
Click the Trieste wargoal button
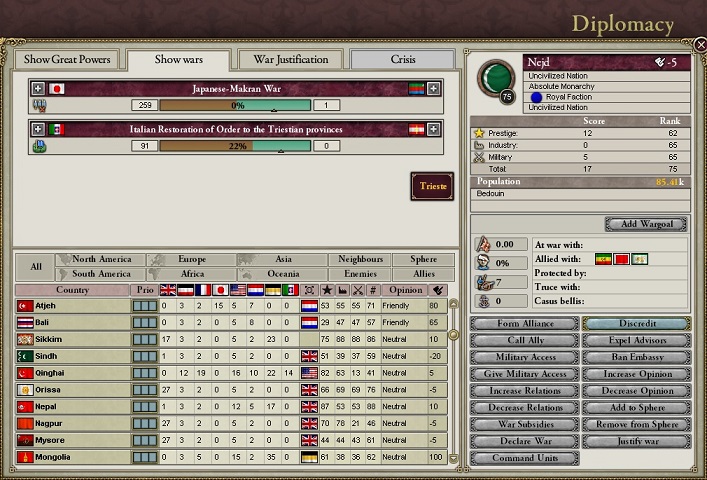click(x=432, y=186)
